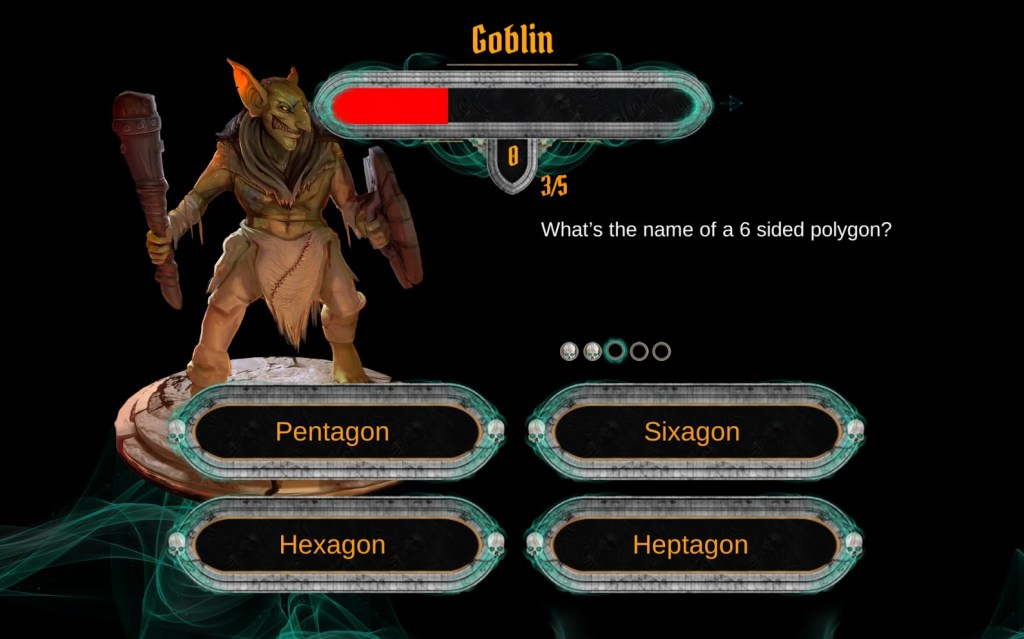
Task: Pick the Hexagon answer
Action: [x=333, y=545]
